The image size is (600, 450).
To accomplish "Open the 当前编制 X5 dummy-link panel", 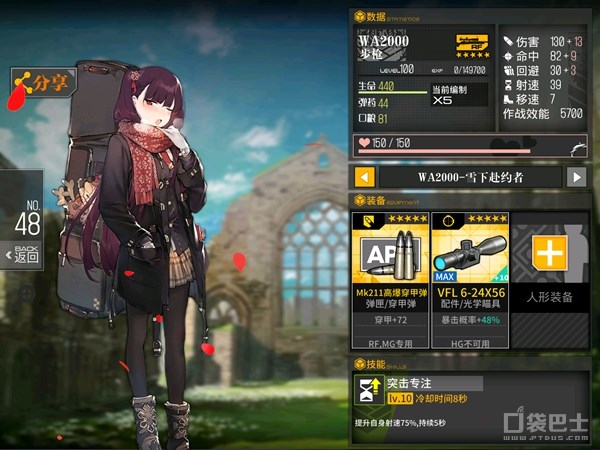I will pyautogui.click(x=459, y=96).
